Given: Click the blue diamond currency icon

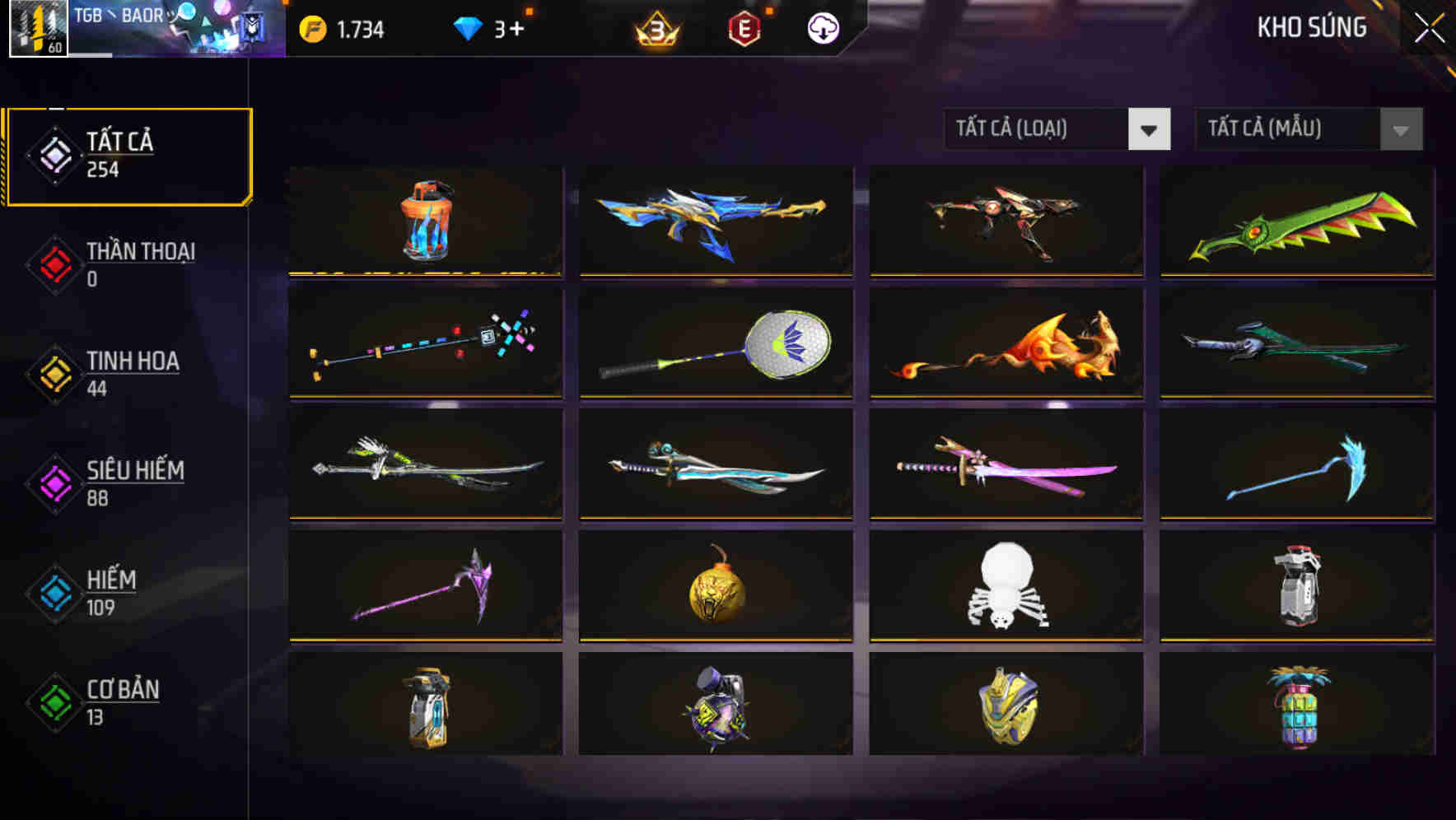Looking at the screenshot, I should [x=466, y=28].
